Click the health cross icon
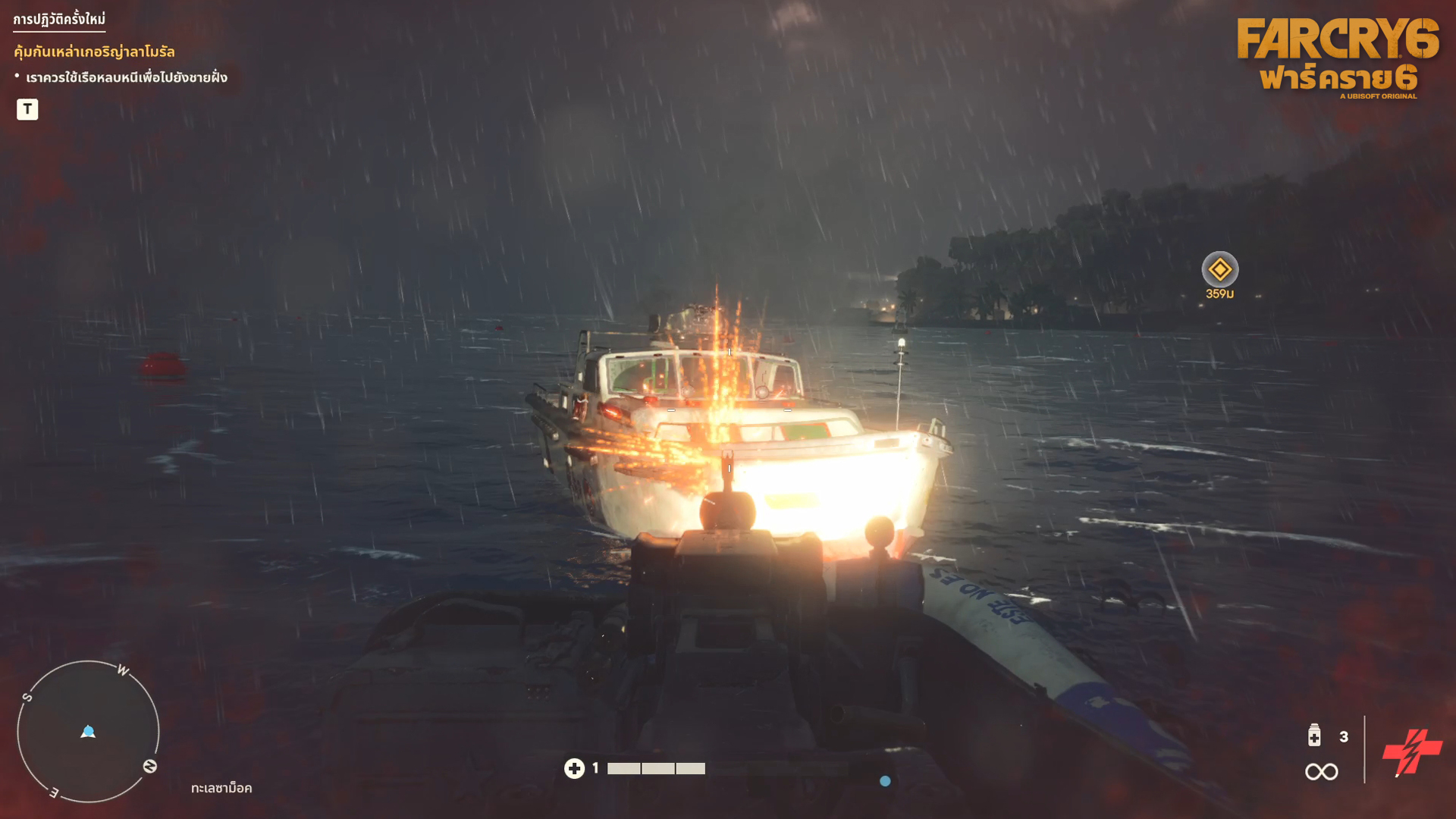Viewport: 1456px width, 819px height. tap(574, 768)
